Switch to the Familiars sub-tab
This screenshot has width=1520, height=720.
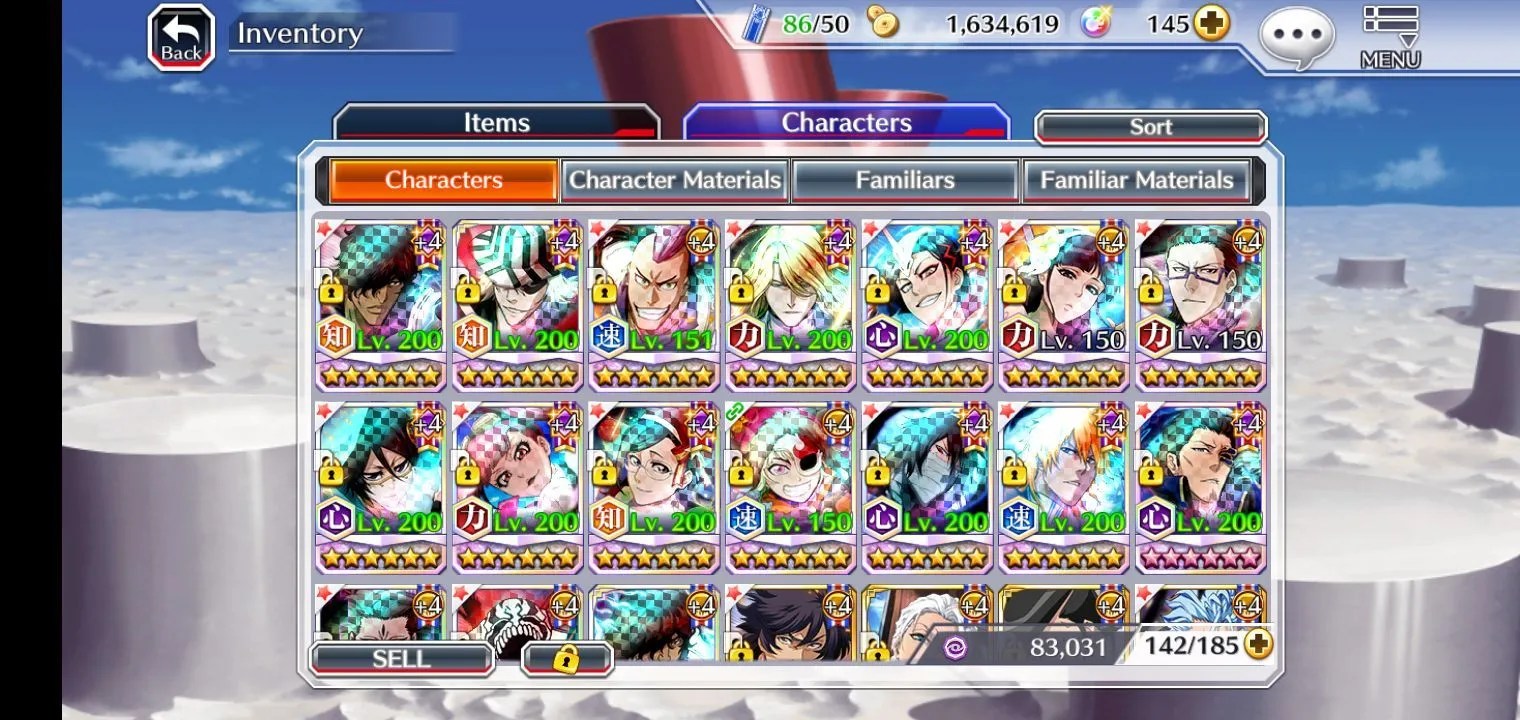(905, 180)
